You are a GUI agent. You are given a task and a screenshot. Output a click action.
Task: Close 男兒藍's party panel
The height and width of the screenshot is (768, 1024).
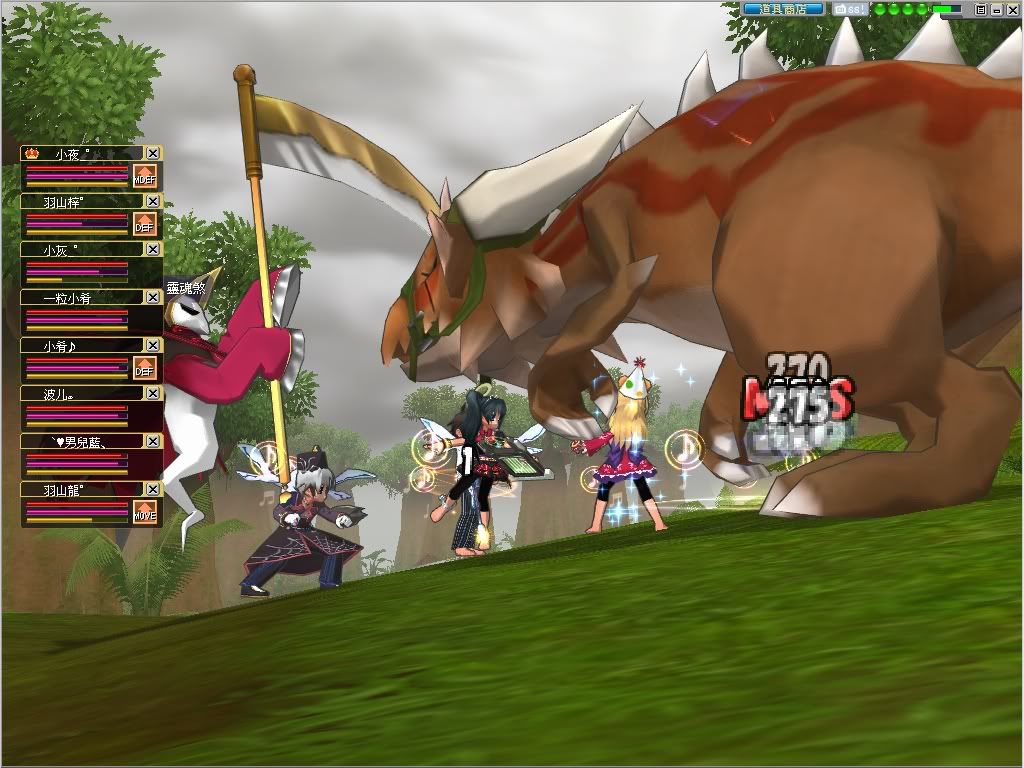pyautogui.click(x=153, y=441)
